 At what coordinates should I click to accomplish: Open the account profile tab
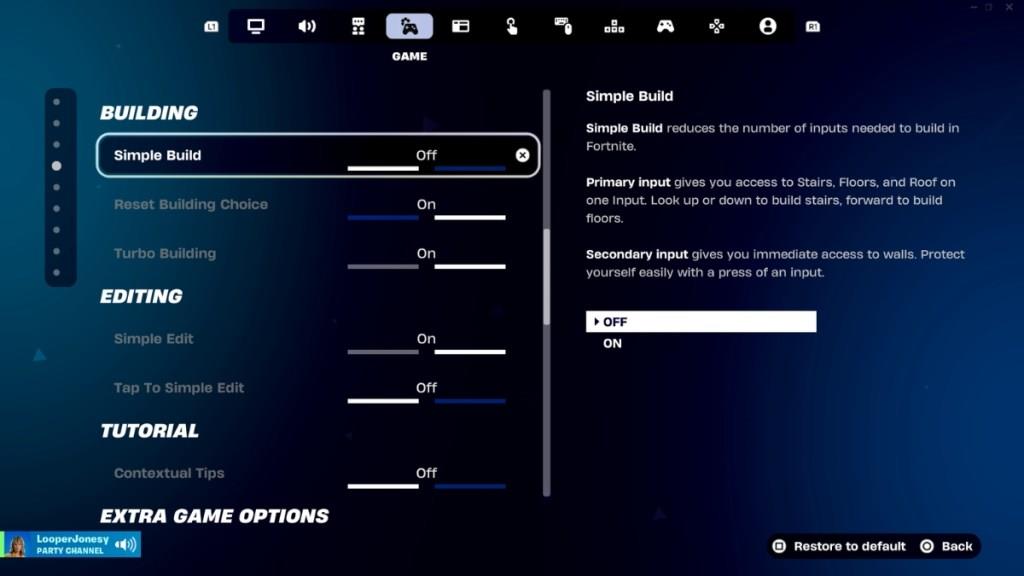tap(767, 26)
